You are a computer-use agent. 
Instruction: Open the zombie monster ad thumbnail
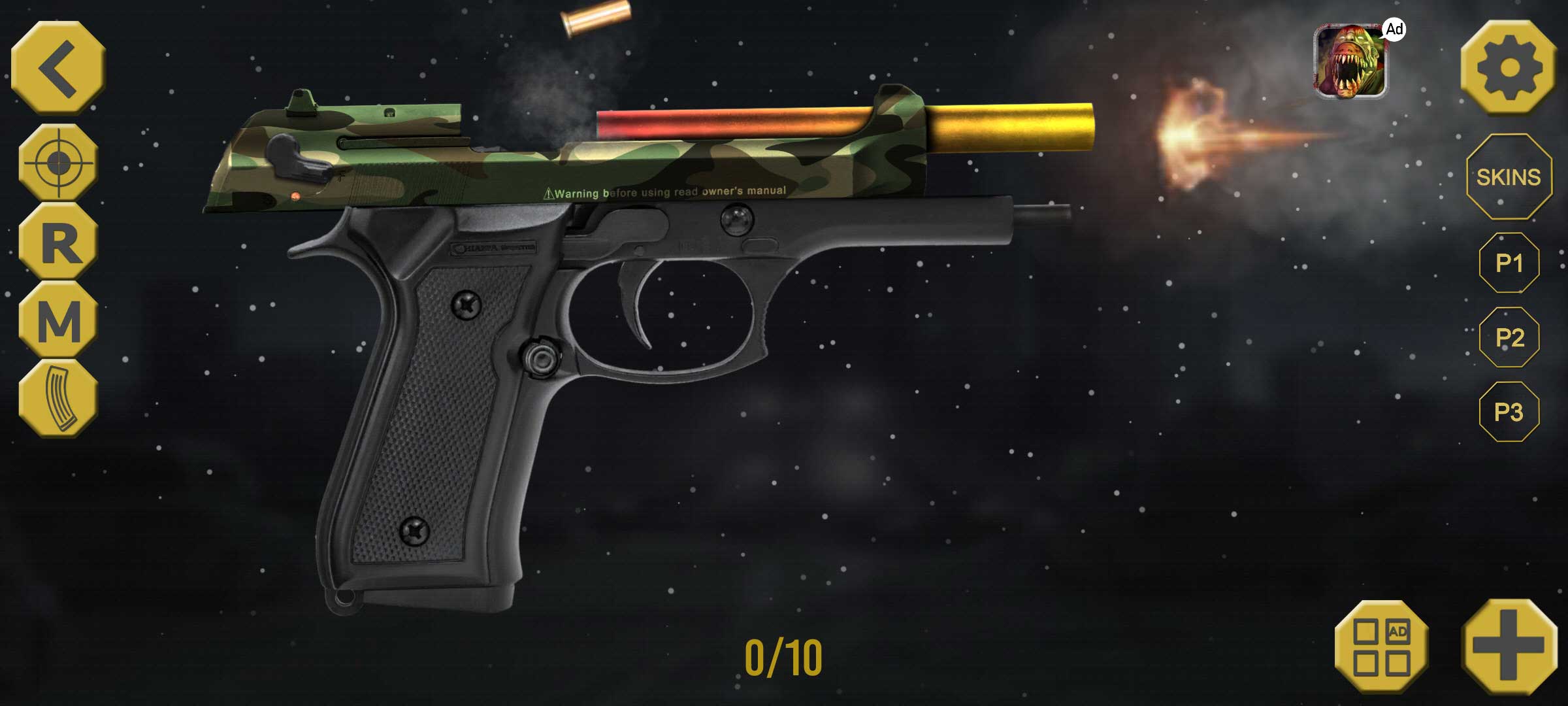[1350, 61]
